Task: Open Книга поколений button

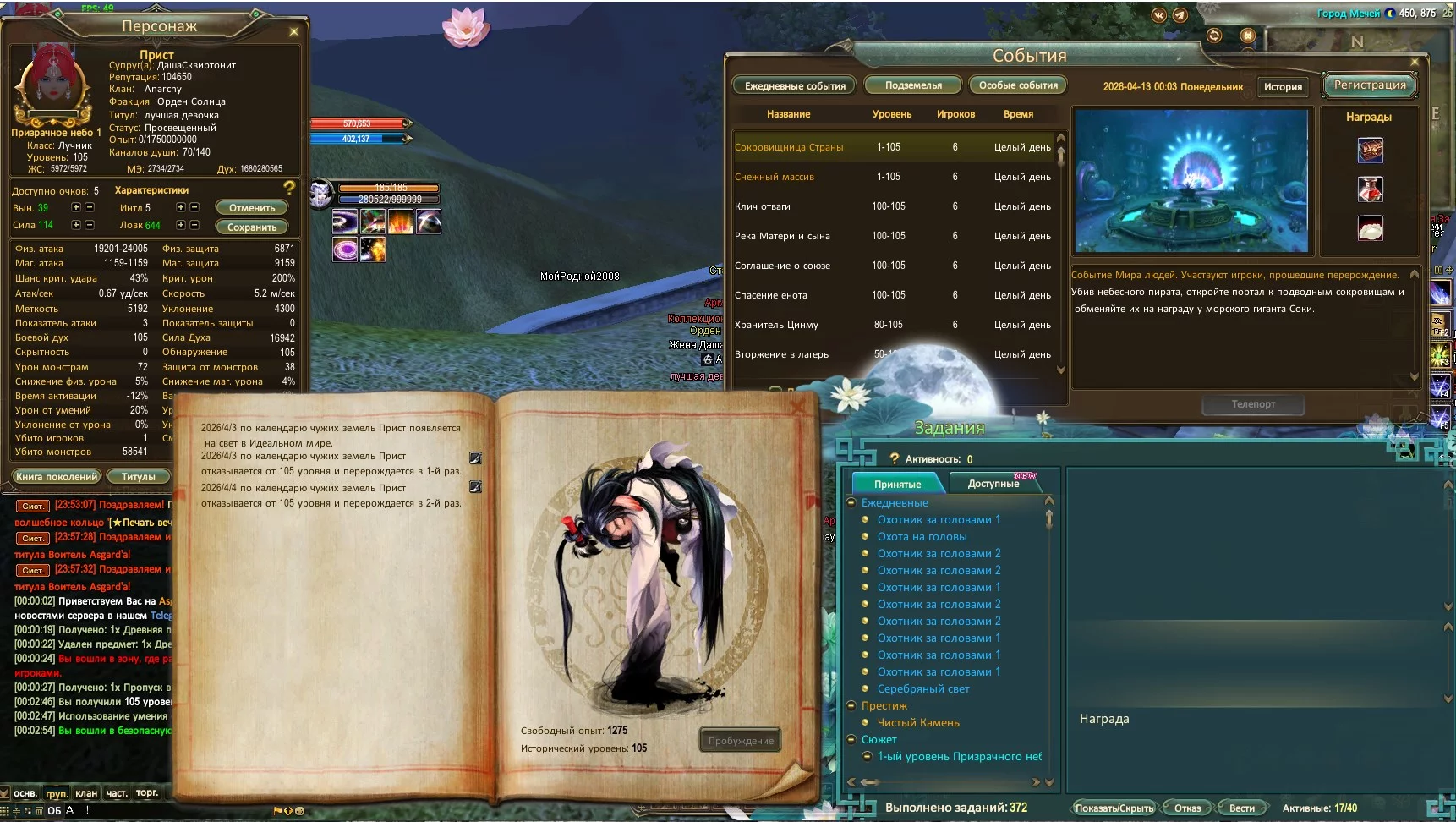Action: coord(57,477)
